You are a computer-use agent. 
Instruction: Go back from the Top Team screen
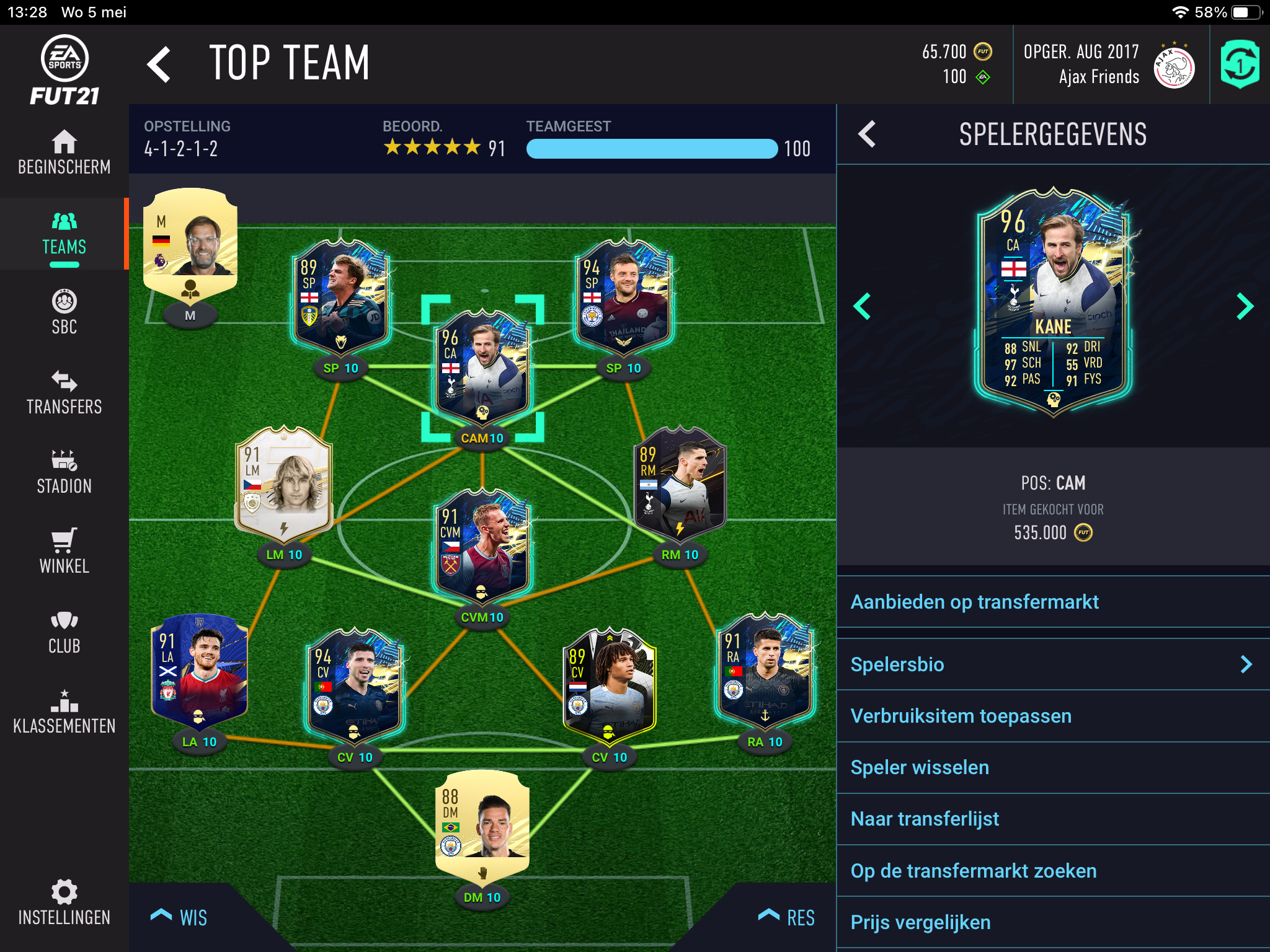point(159,64)
